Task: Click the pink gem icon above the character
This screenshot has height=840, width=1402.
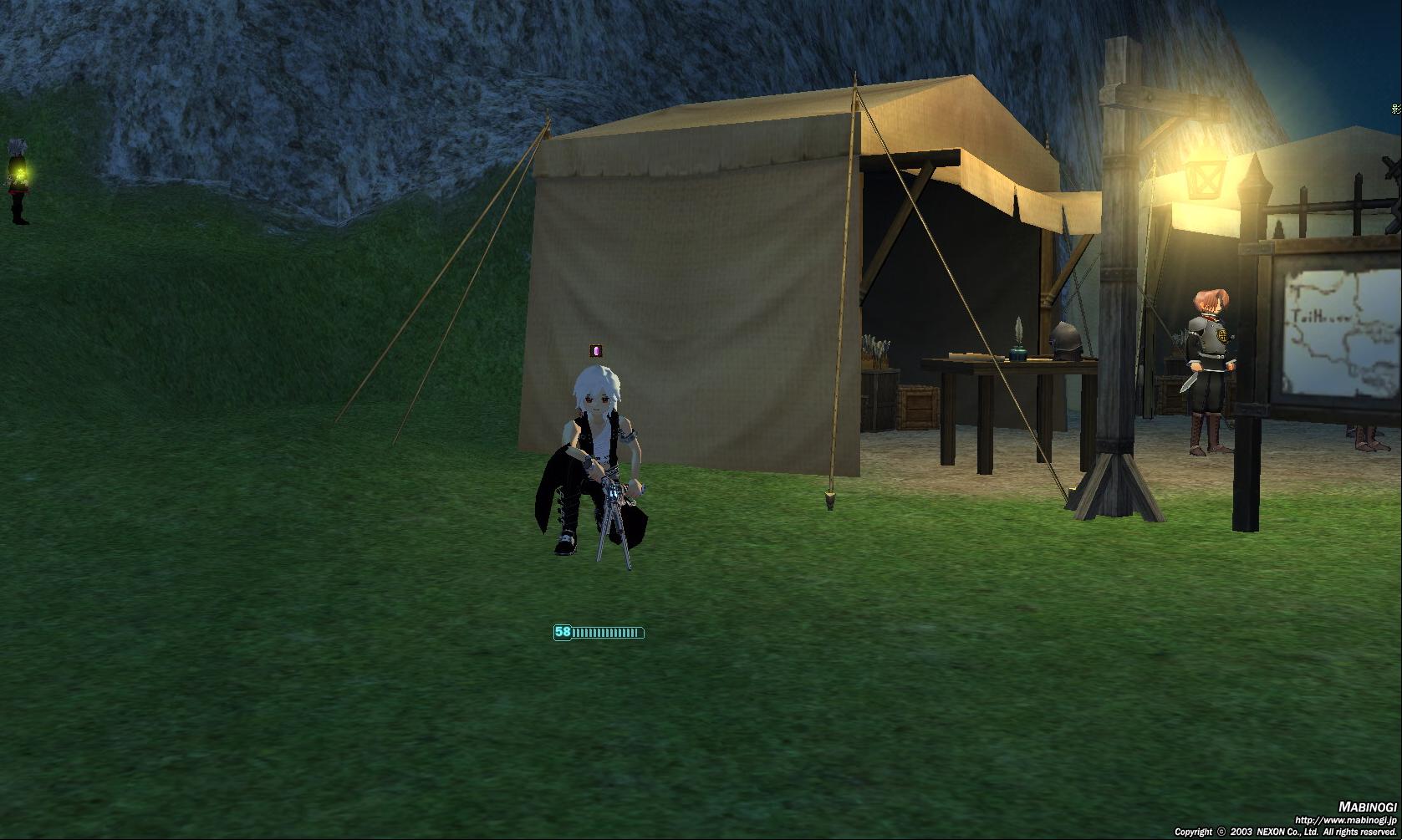Action: tap(595, 351)
